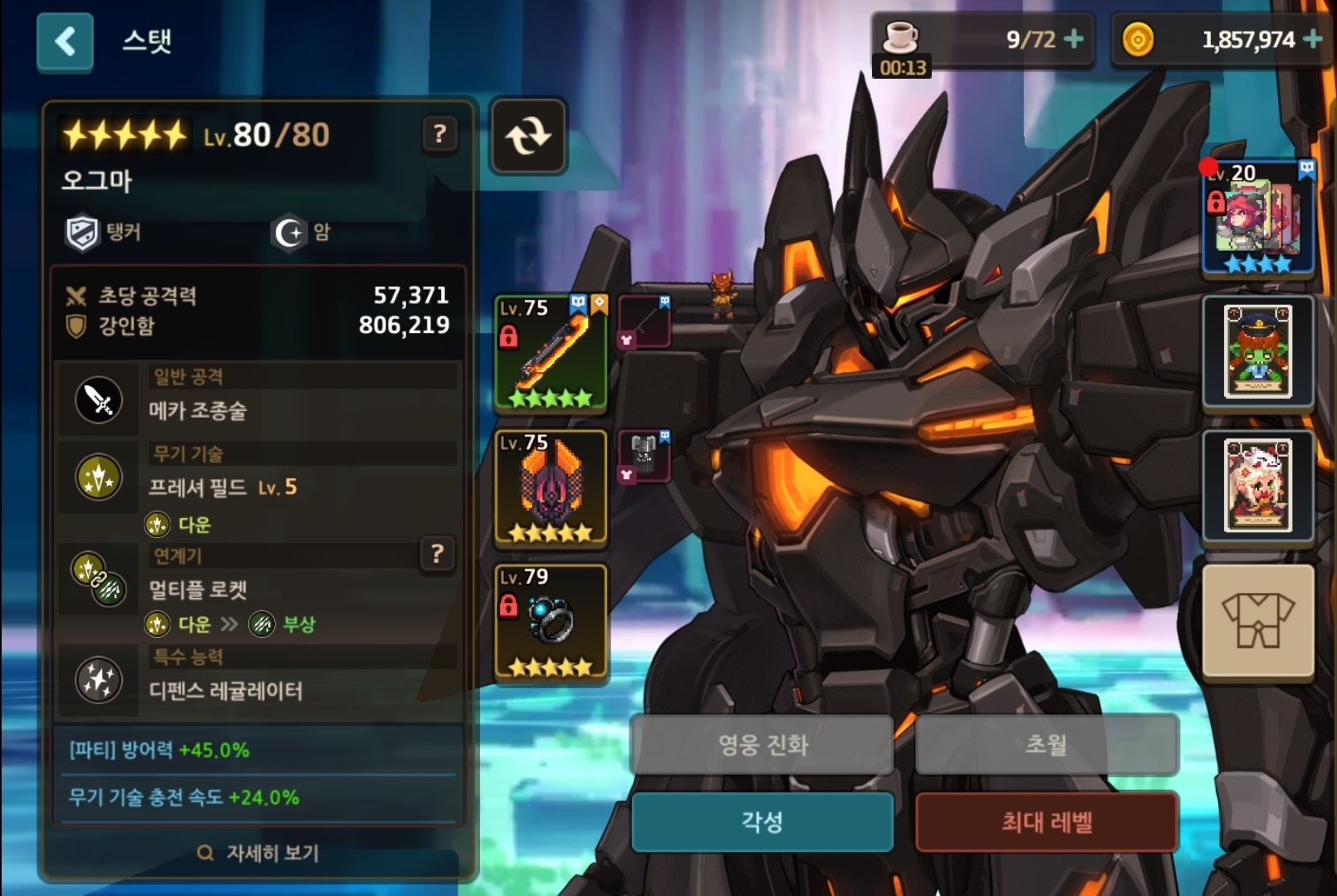The height and width of the screenshot is (896, 1337).
Task: Select the green goblin officer card
Action: (x=1258, y=351)
